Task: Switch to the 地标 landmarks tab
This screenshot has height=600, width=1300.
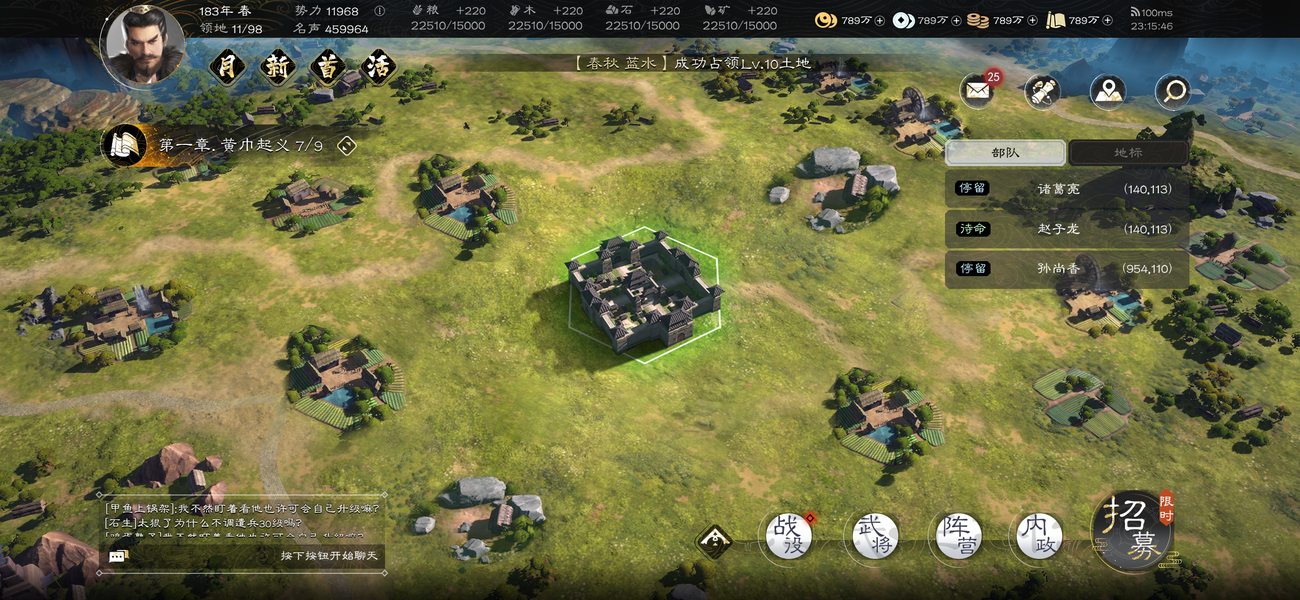Action: pyautogui.click(x=1128, y=153)
